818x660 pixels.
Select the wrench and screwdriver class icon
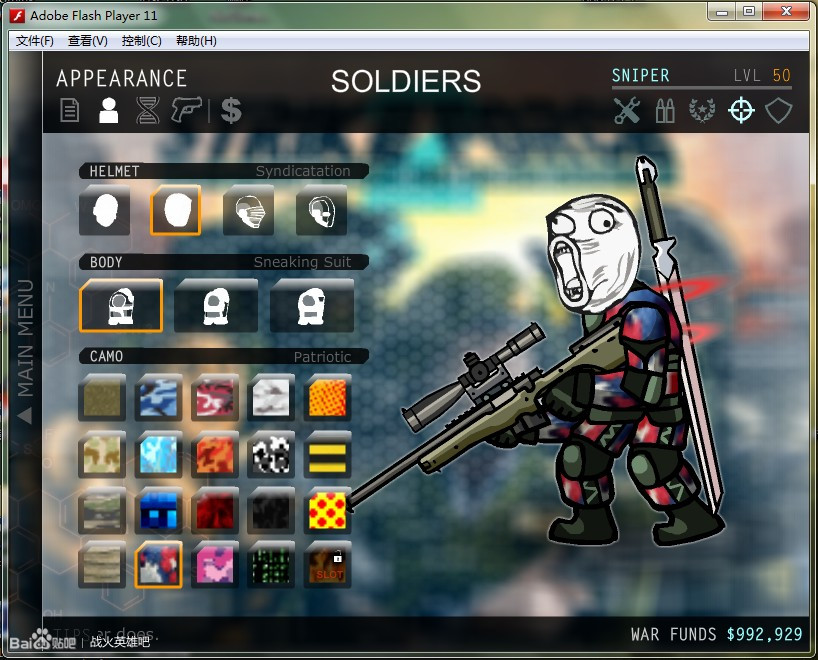(627, 110)
